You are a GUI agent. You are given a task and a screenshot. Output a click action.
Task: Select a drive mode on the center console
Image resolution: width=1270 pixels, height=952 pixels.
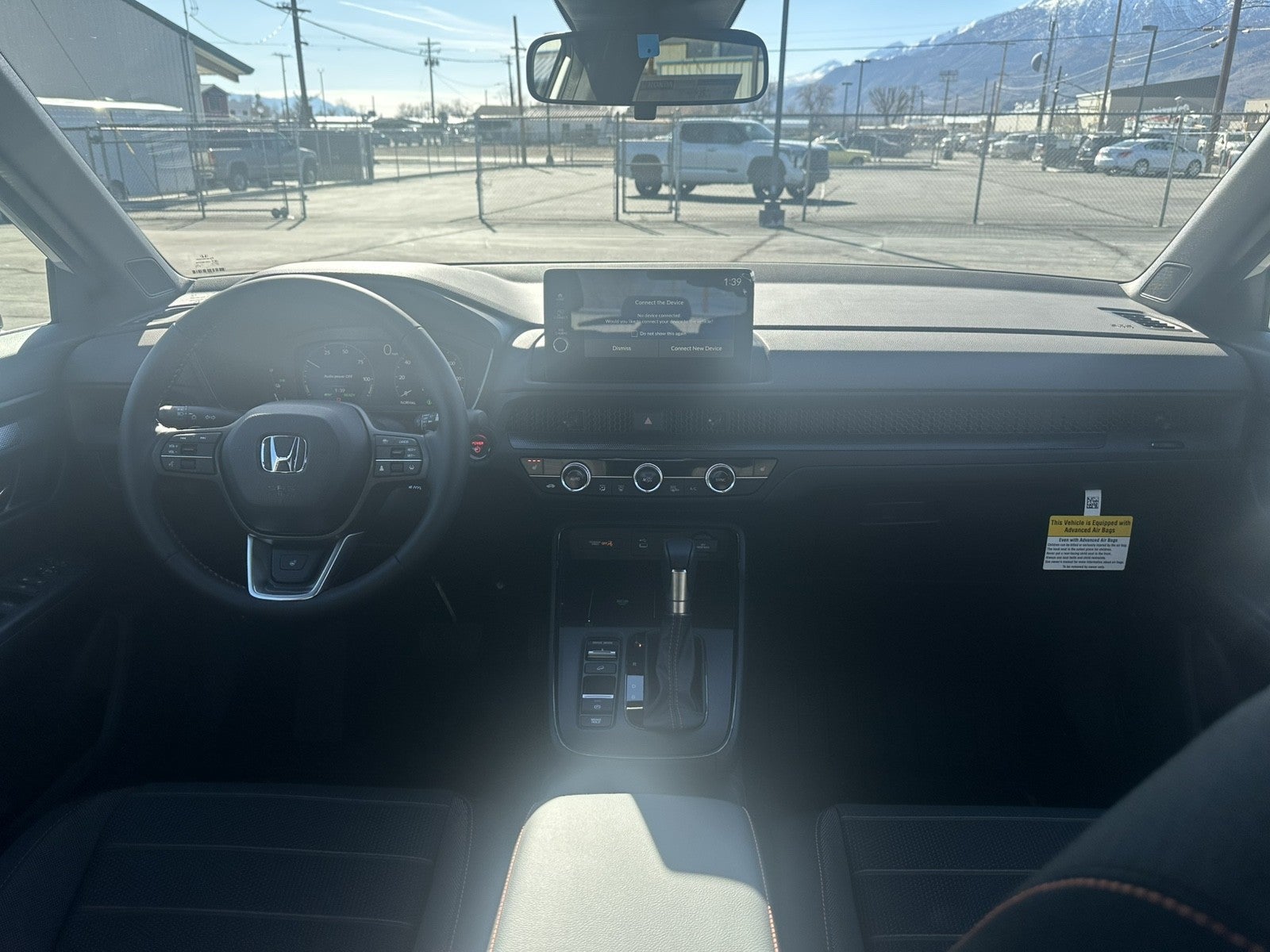point(602,653)
